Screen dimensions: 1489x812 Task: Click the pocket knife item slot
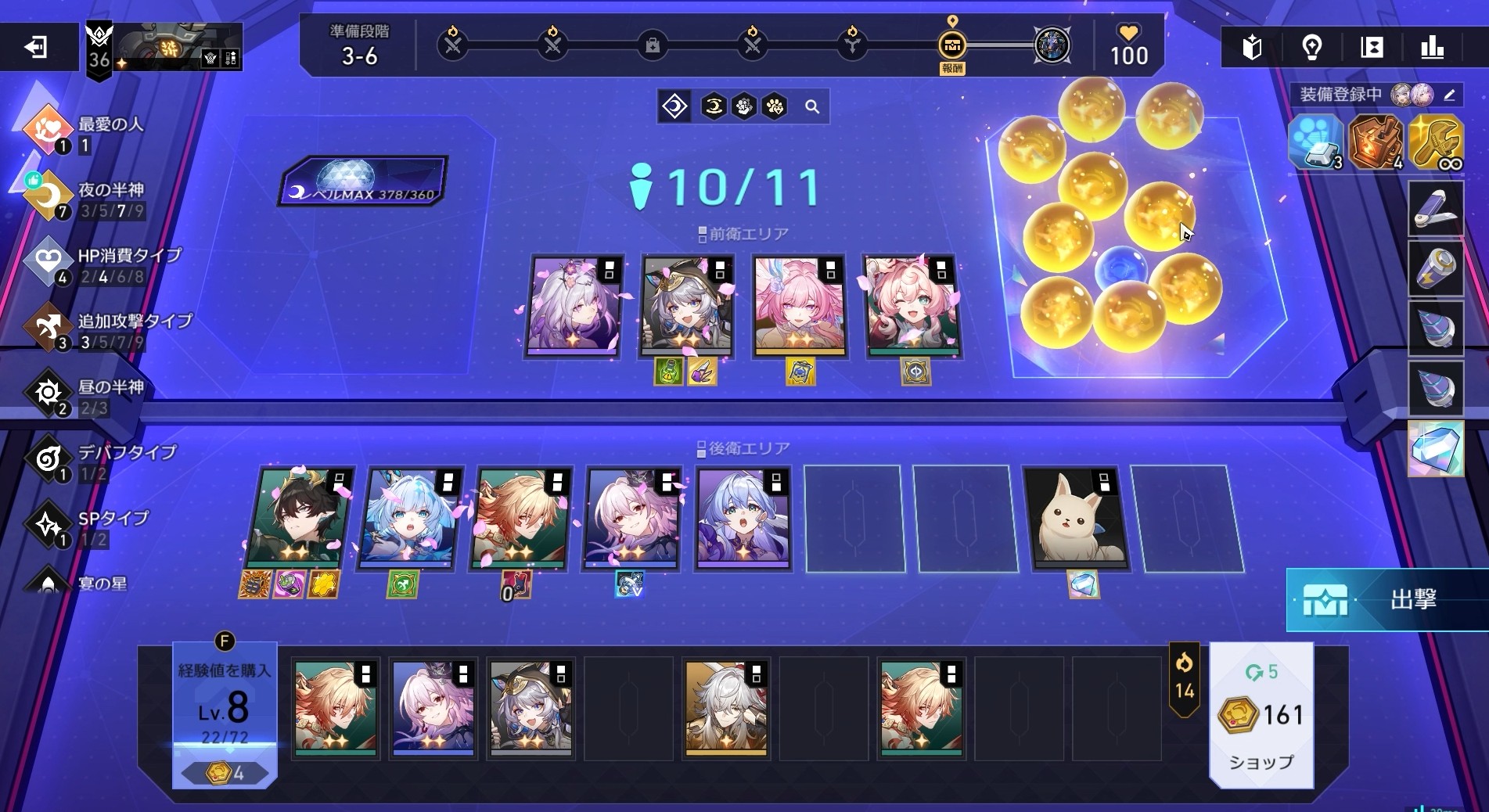pos(1435,209)
